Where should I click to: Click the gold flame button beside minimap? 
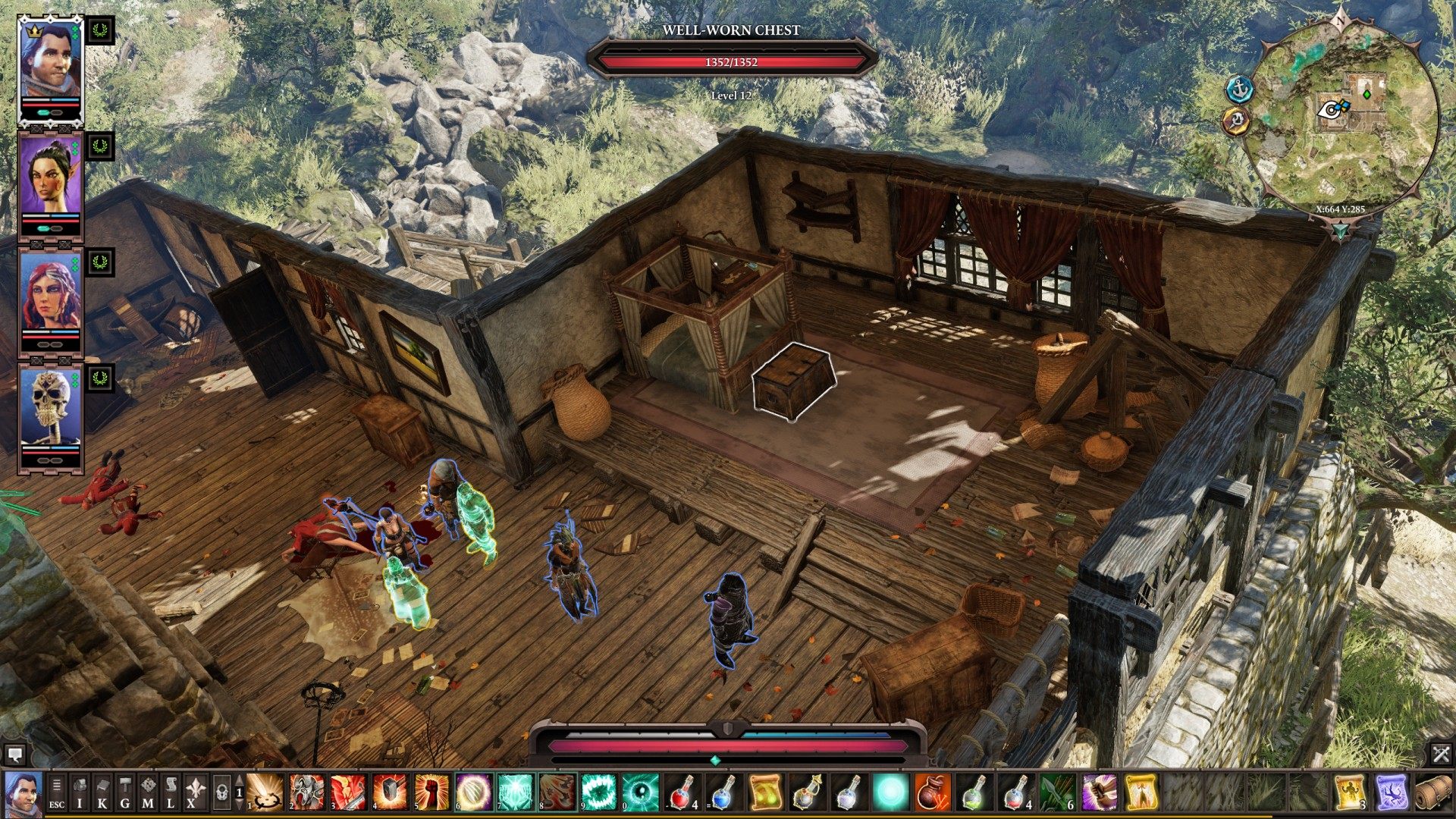(x=1236, y=121)
